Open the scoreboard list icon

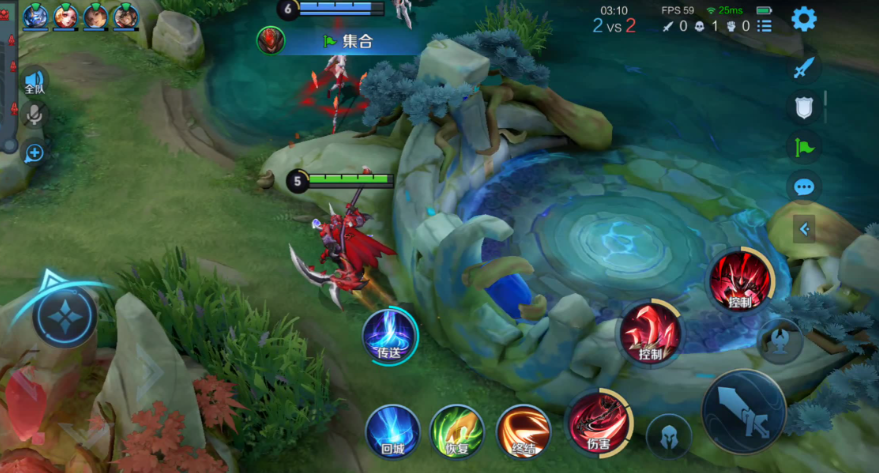[764, 26]
